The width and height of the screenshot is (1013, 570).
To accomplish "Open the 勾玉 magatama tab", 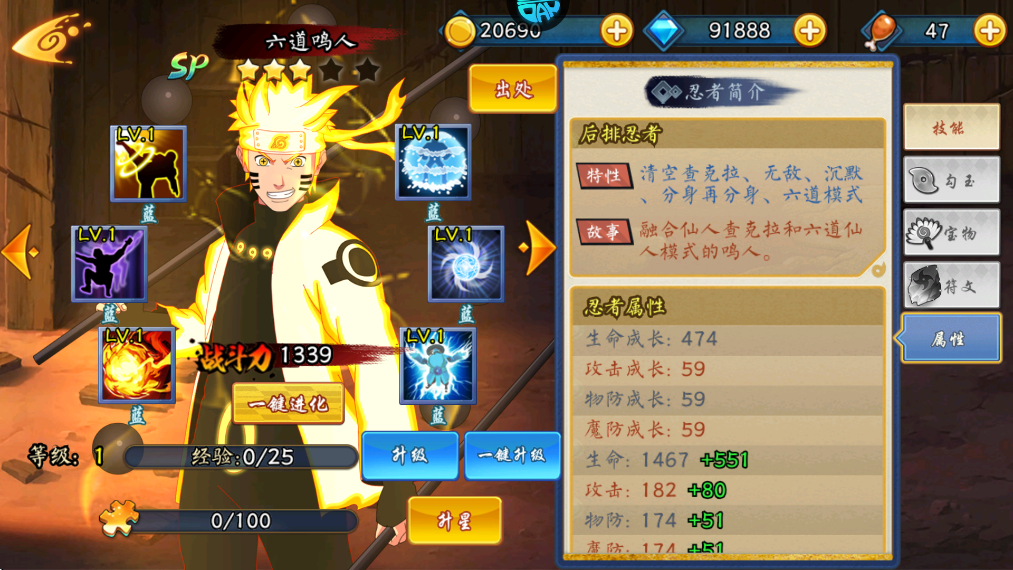I will coord(951,181).
